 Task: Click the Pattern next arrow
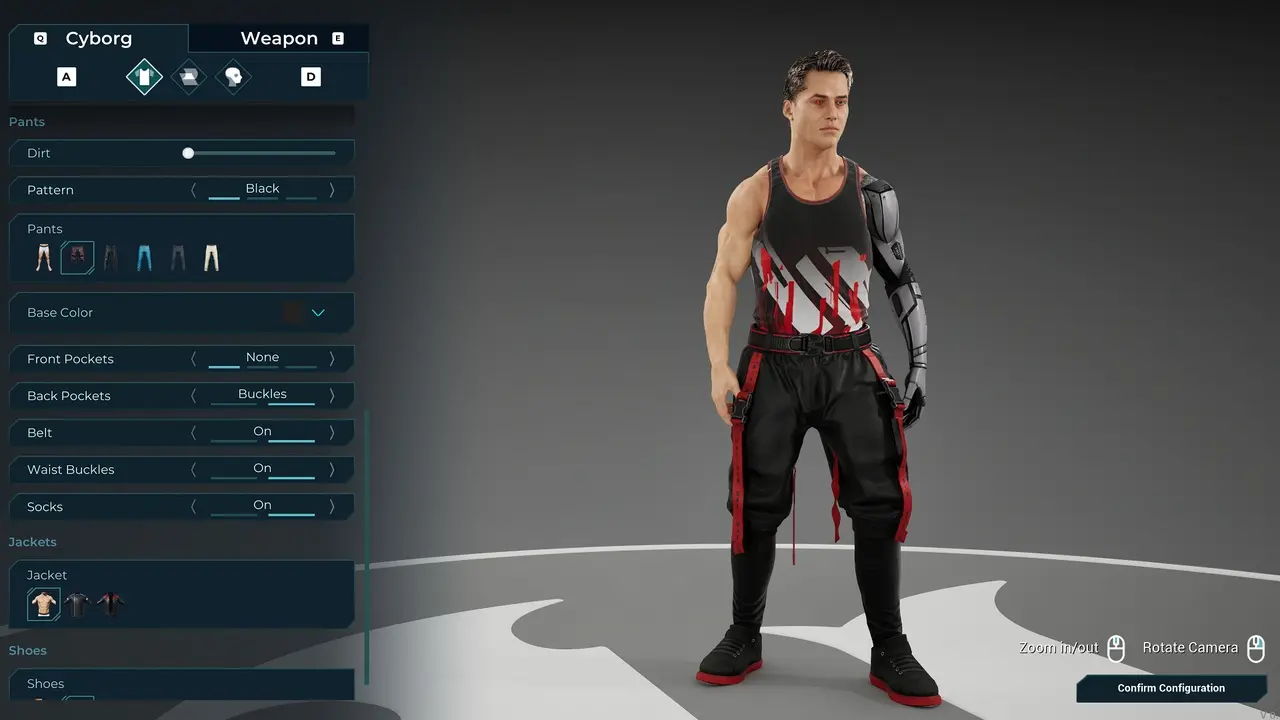pos(332,190)
